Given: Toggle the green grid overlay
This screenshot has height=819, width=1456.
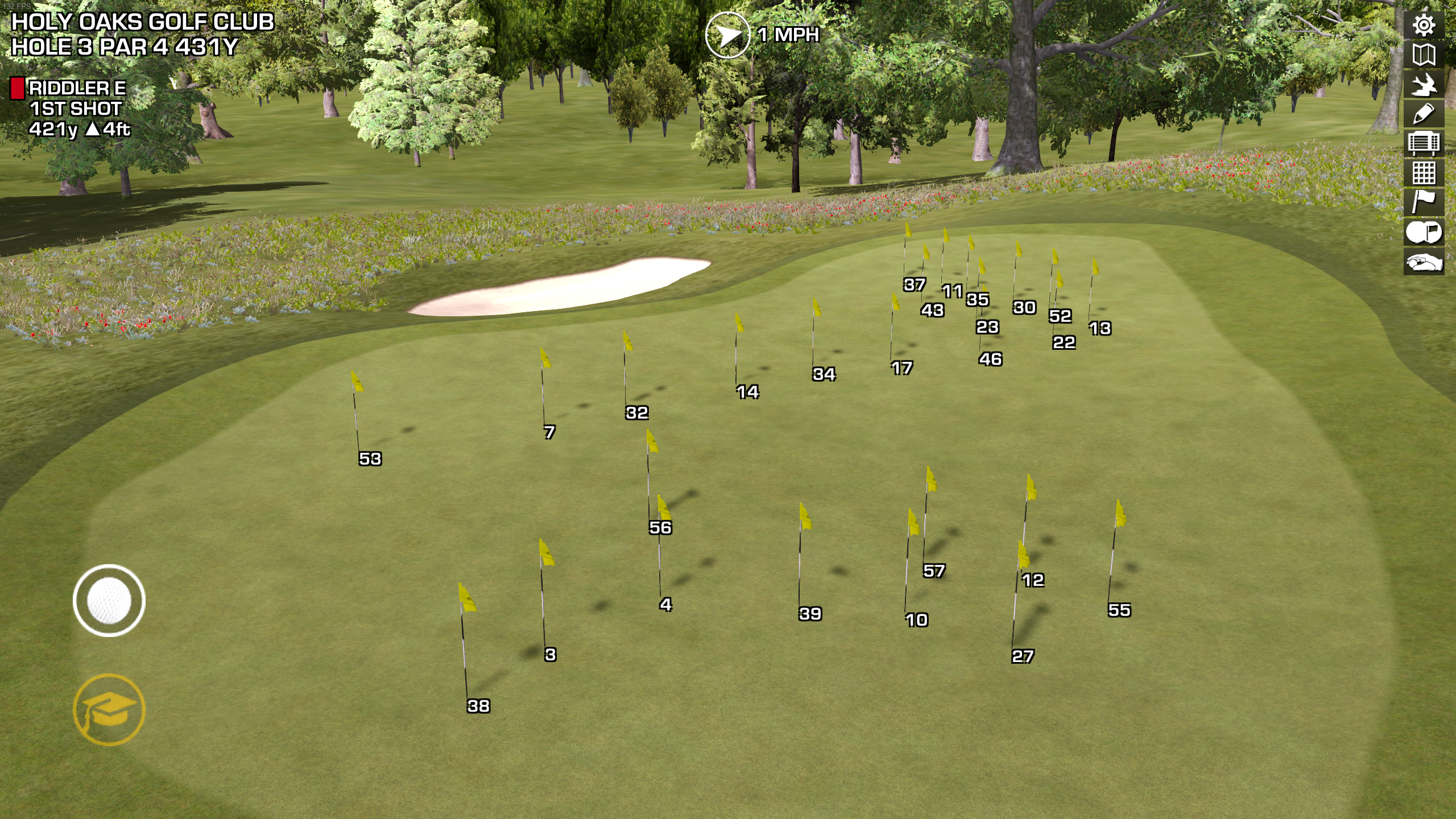Looking at the screenshot, I should click(1424, 173).
